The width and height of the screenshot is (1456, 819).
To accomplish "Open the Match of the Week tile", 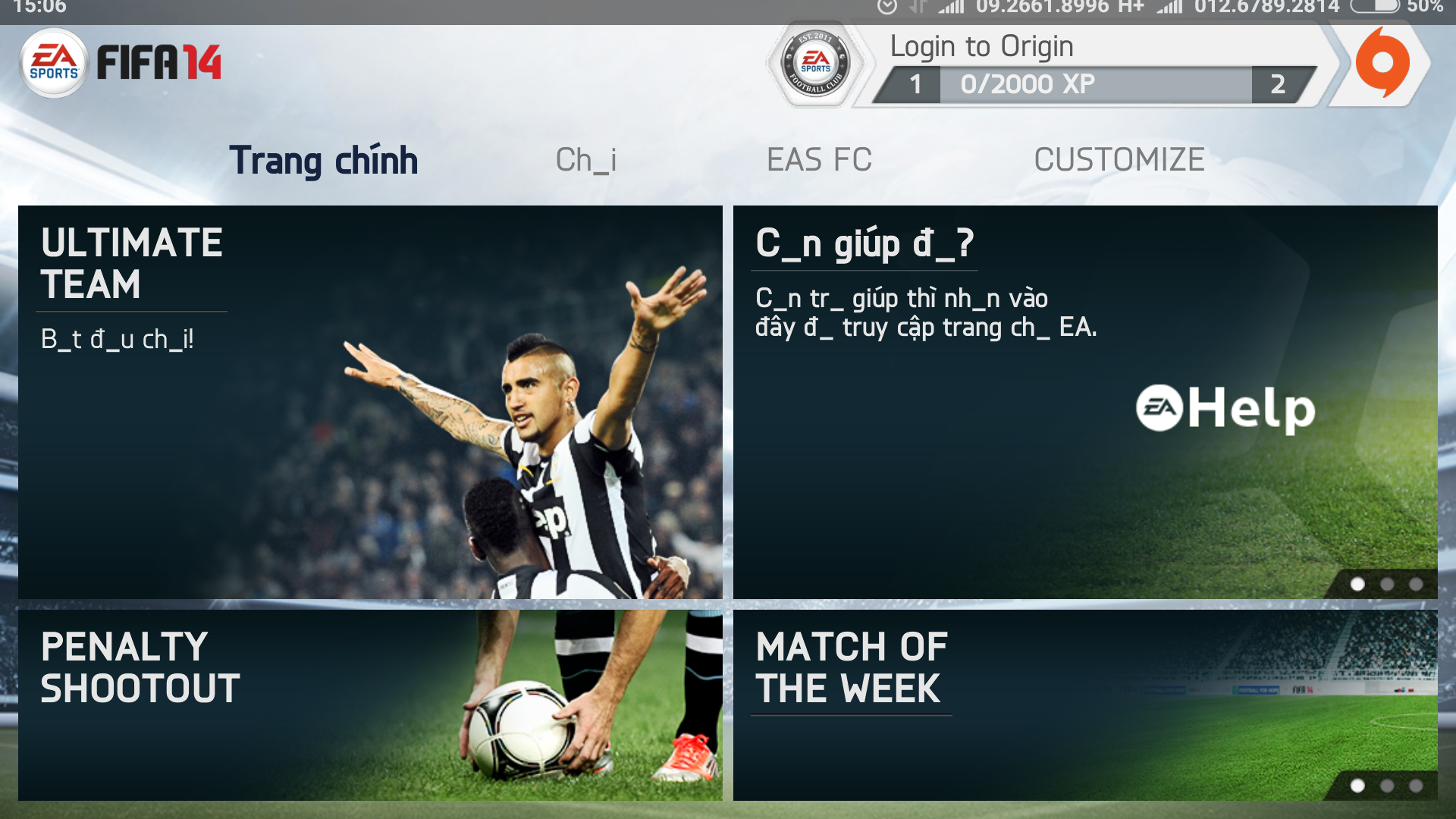I will (1084, 705).
